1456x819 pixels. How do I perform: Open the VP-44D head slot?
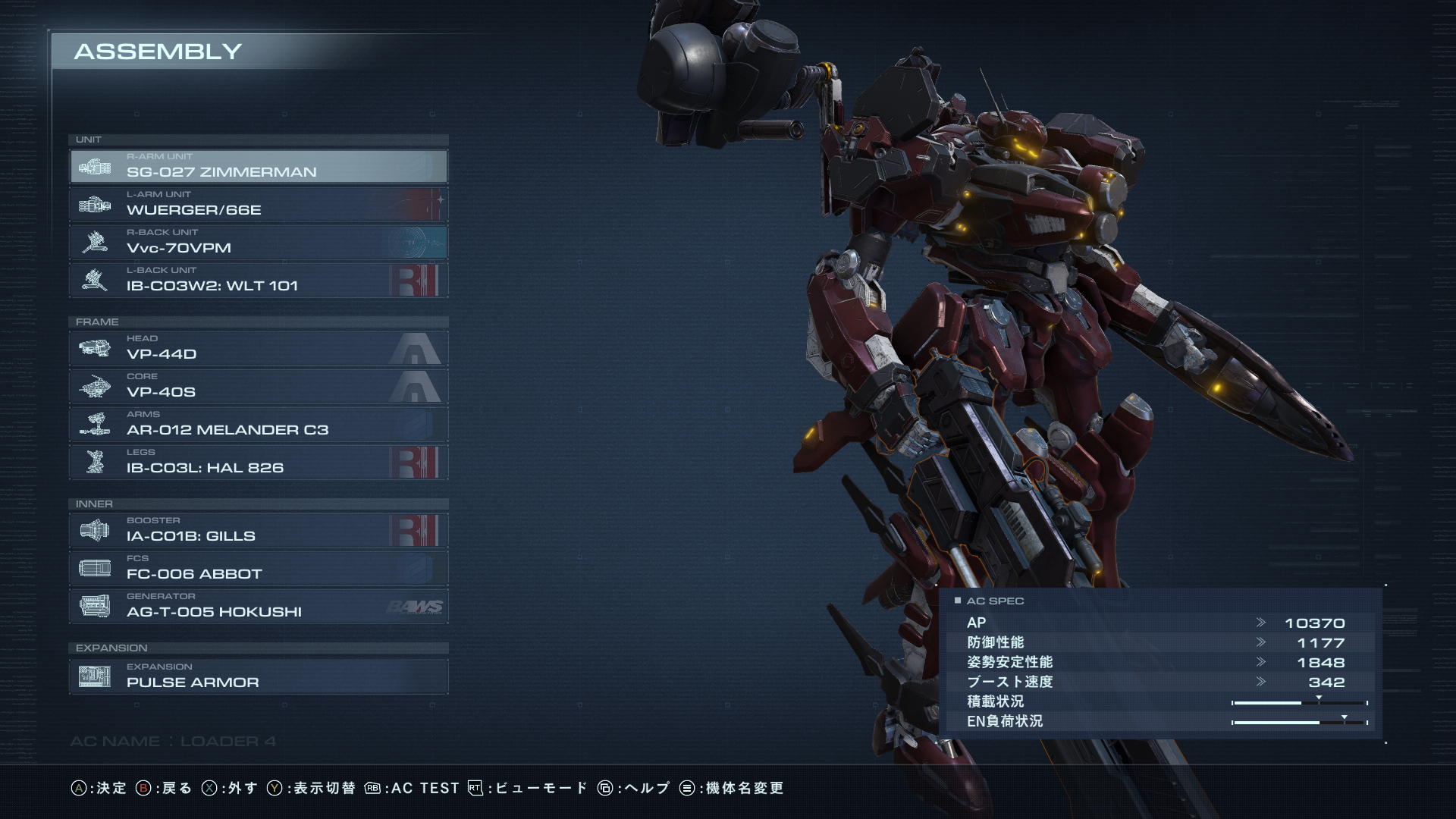258,348
